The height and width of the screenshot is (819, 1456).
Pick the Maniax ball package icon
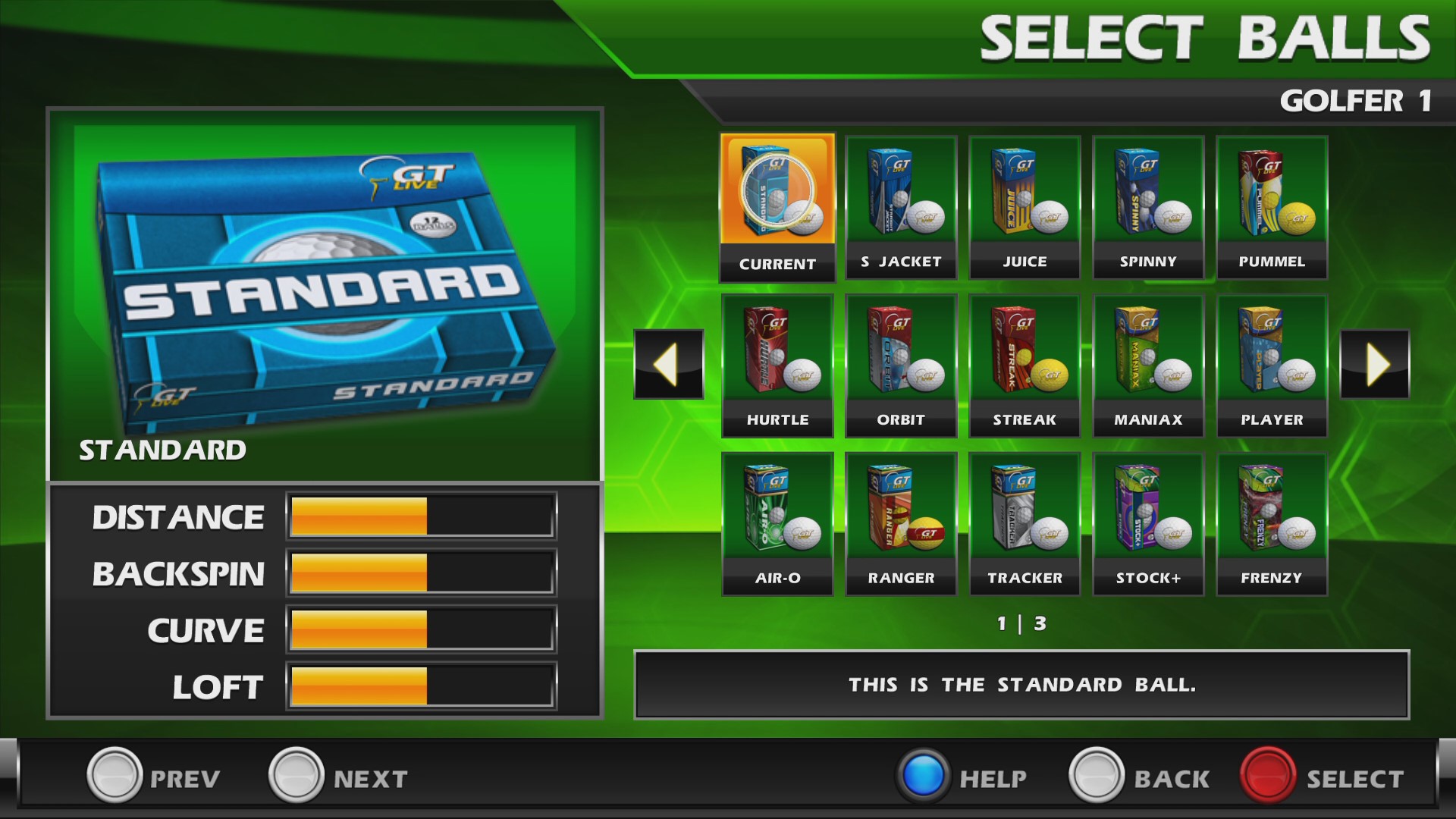[x=1148, y=356]
